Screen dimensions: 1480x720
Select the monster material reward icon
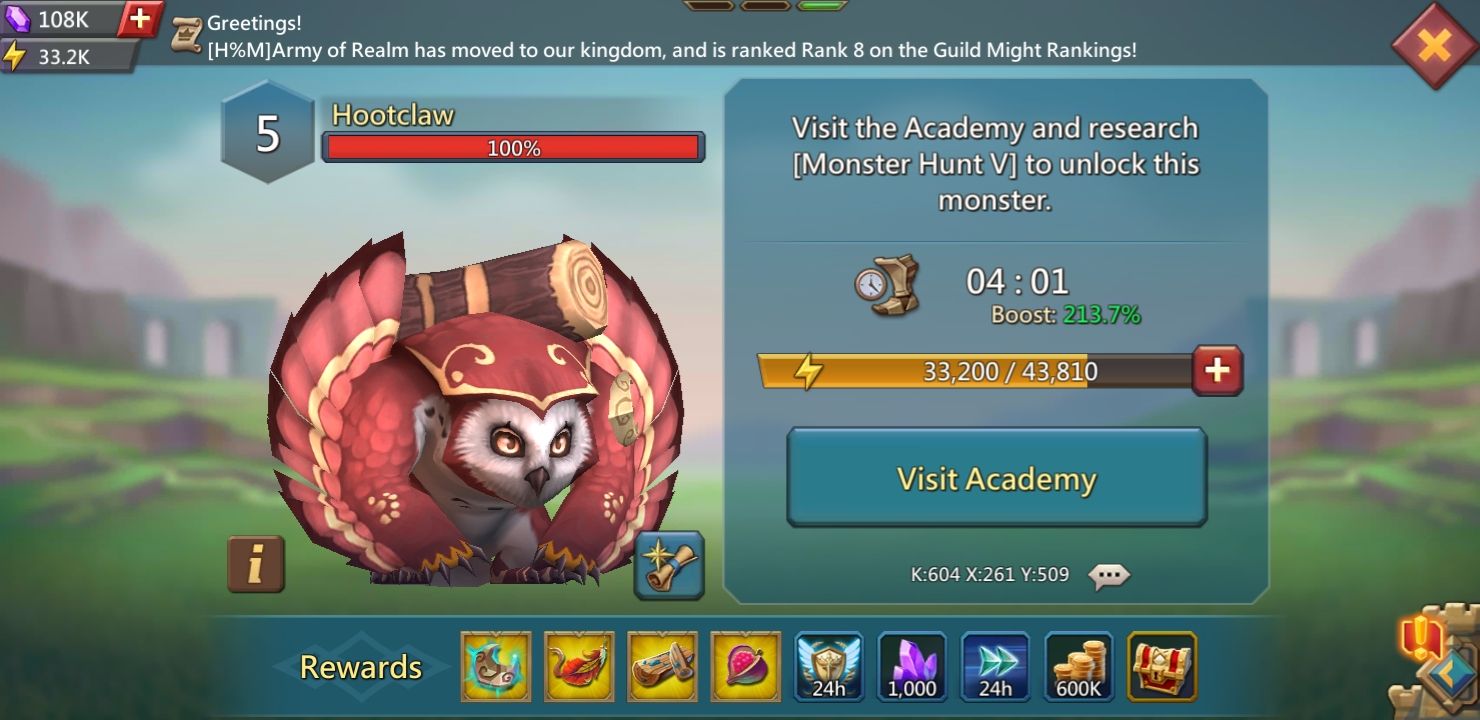(496, 665)
